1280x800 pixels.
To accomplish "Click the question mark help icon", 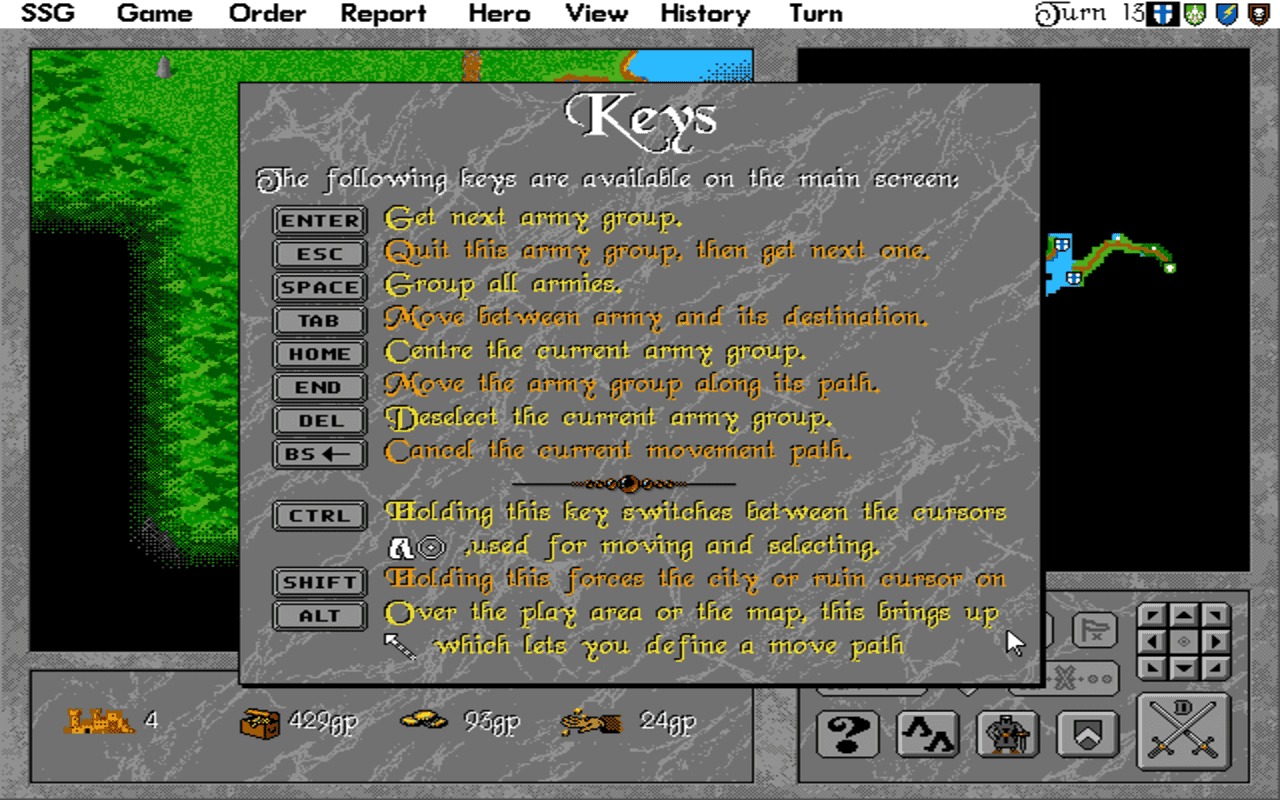I will coord(850,733).
